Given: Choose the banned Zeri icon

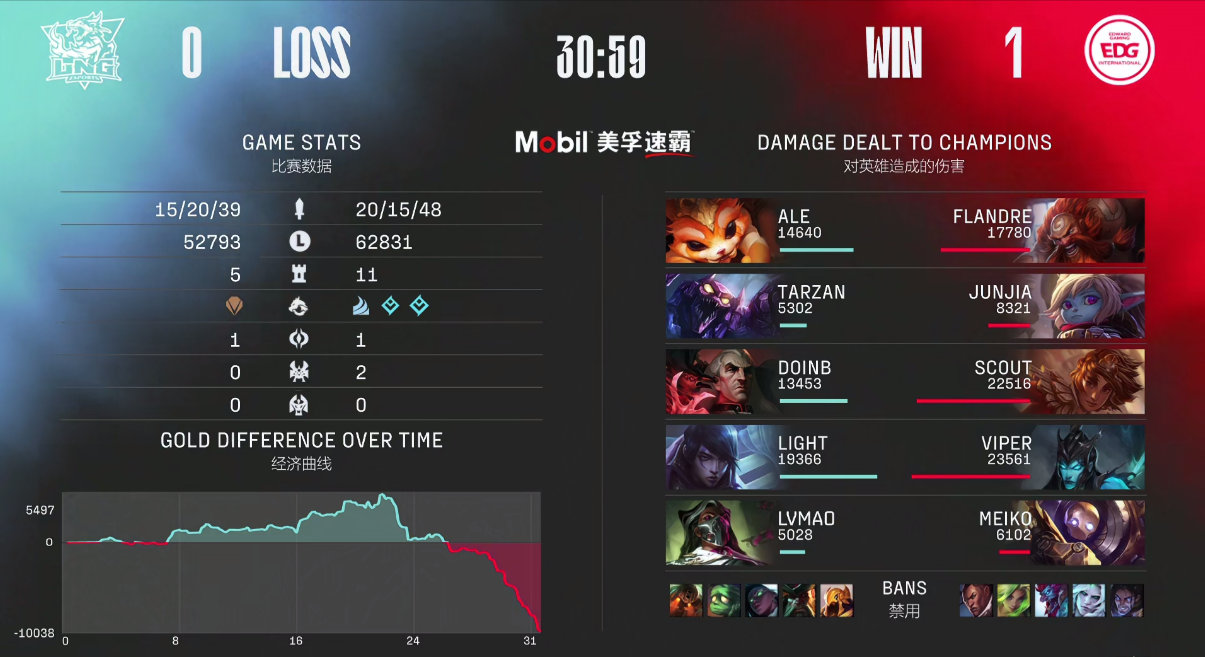Looking at the screenshot, I should (x=1013, y=600).
